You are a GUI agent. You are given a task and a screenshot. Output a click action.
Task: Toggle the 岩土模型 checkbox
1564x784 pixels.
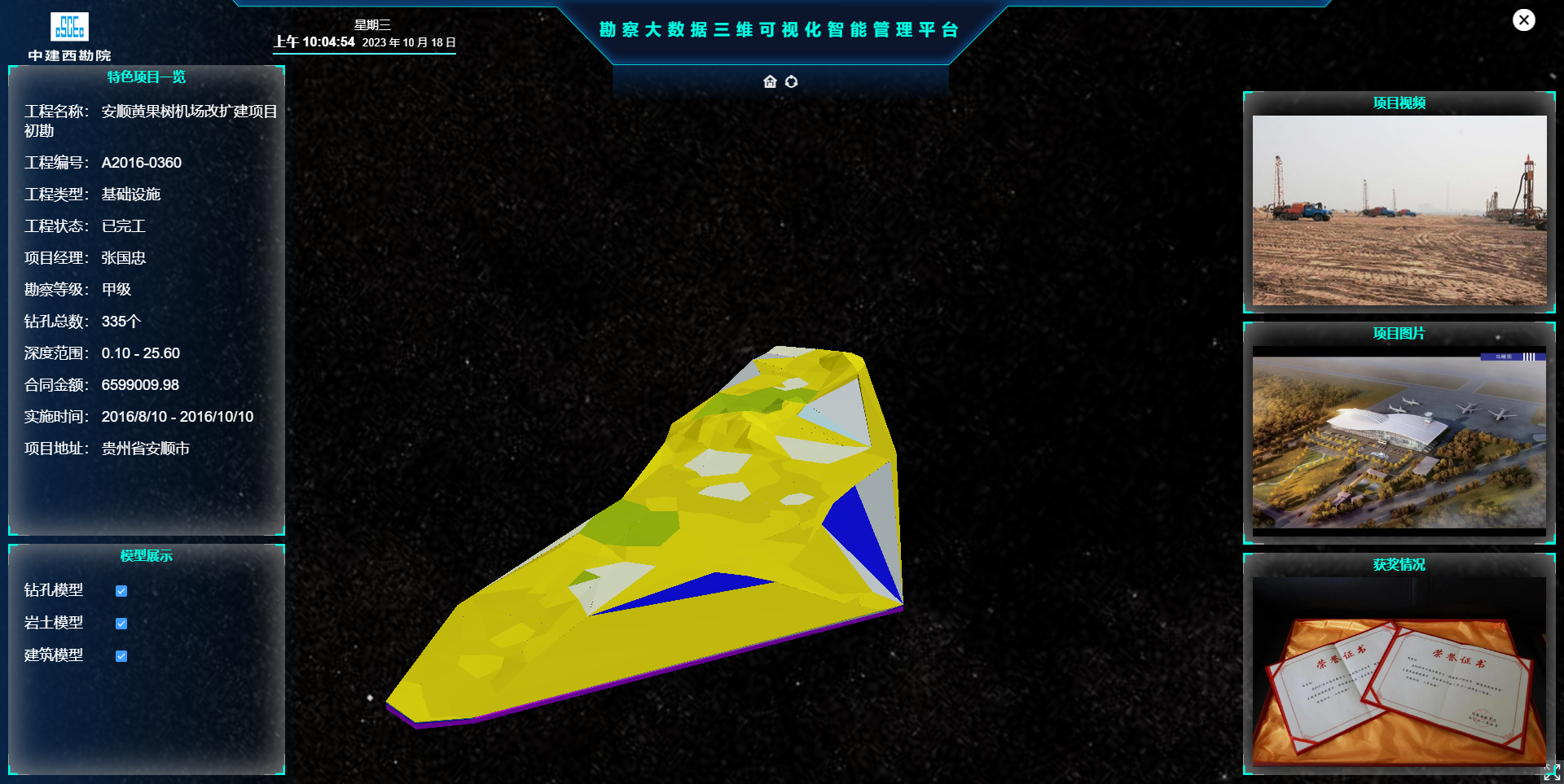click(121, 624)
